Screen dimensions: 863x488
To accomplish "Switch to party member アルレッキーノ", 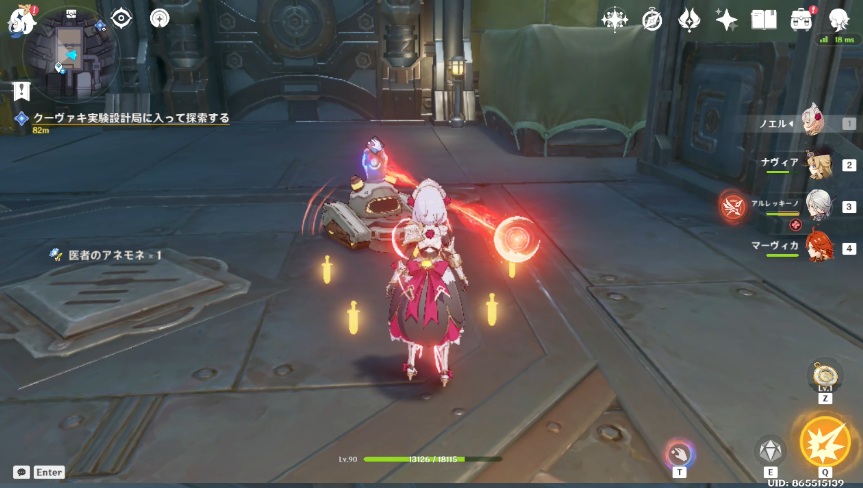I will [819, 205].
